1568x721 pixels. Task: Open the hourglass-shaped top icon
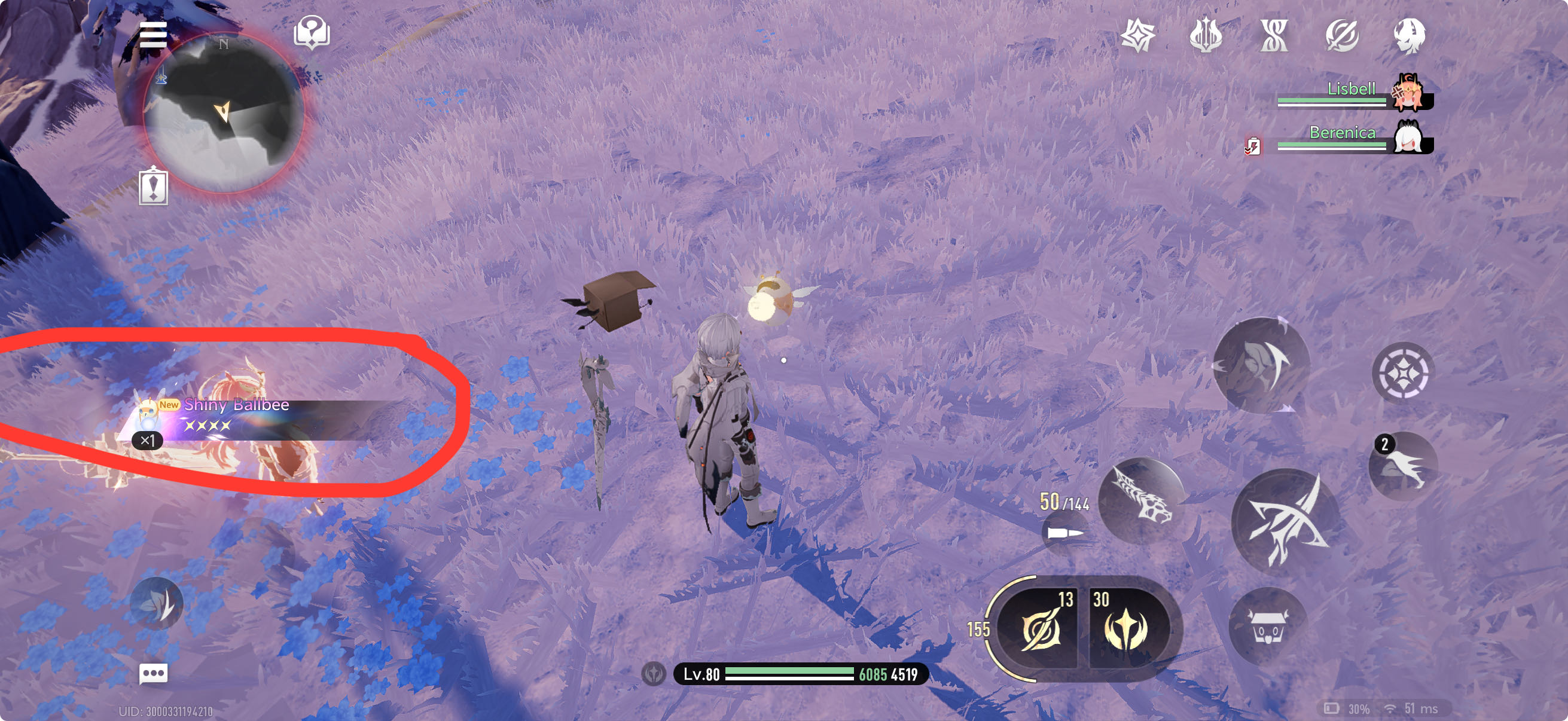tap(1274, 35)
